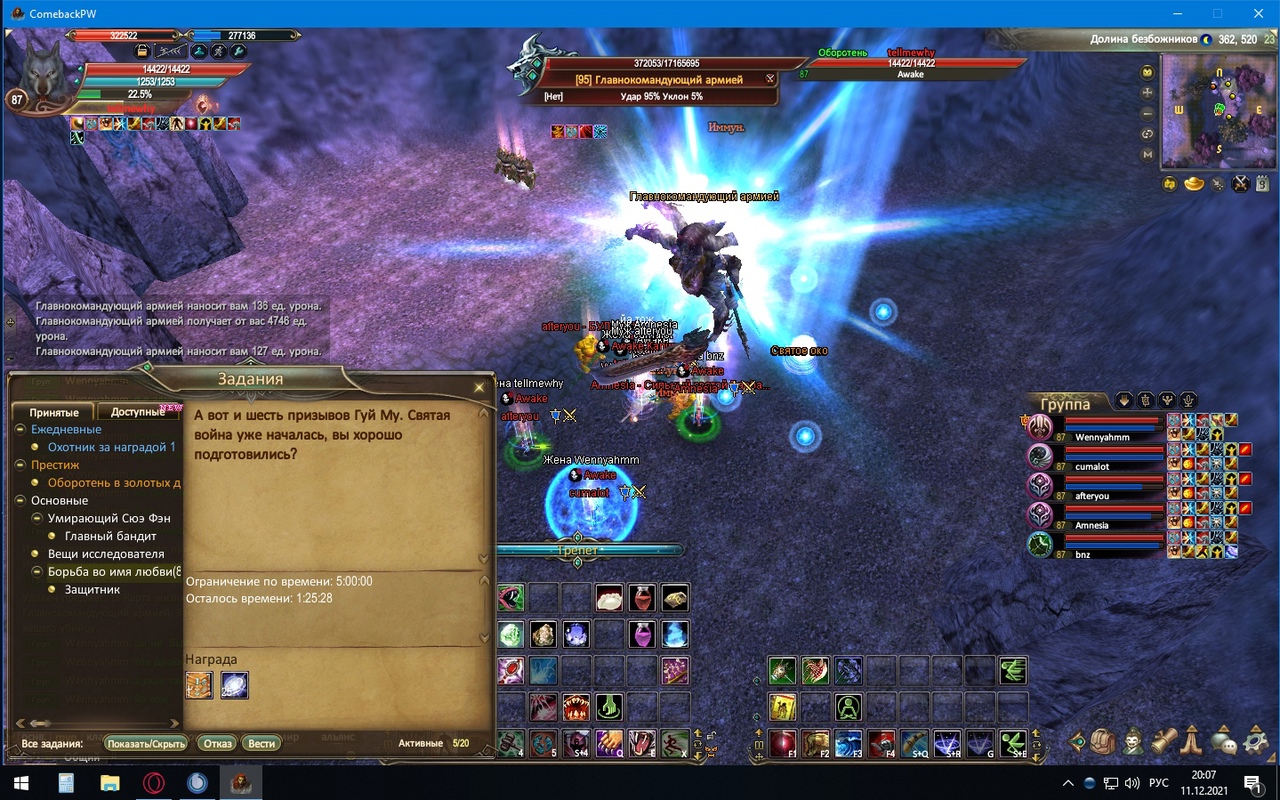
Task: Open the gold ingot shop icon
Action: (1193, 184)
